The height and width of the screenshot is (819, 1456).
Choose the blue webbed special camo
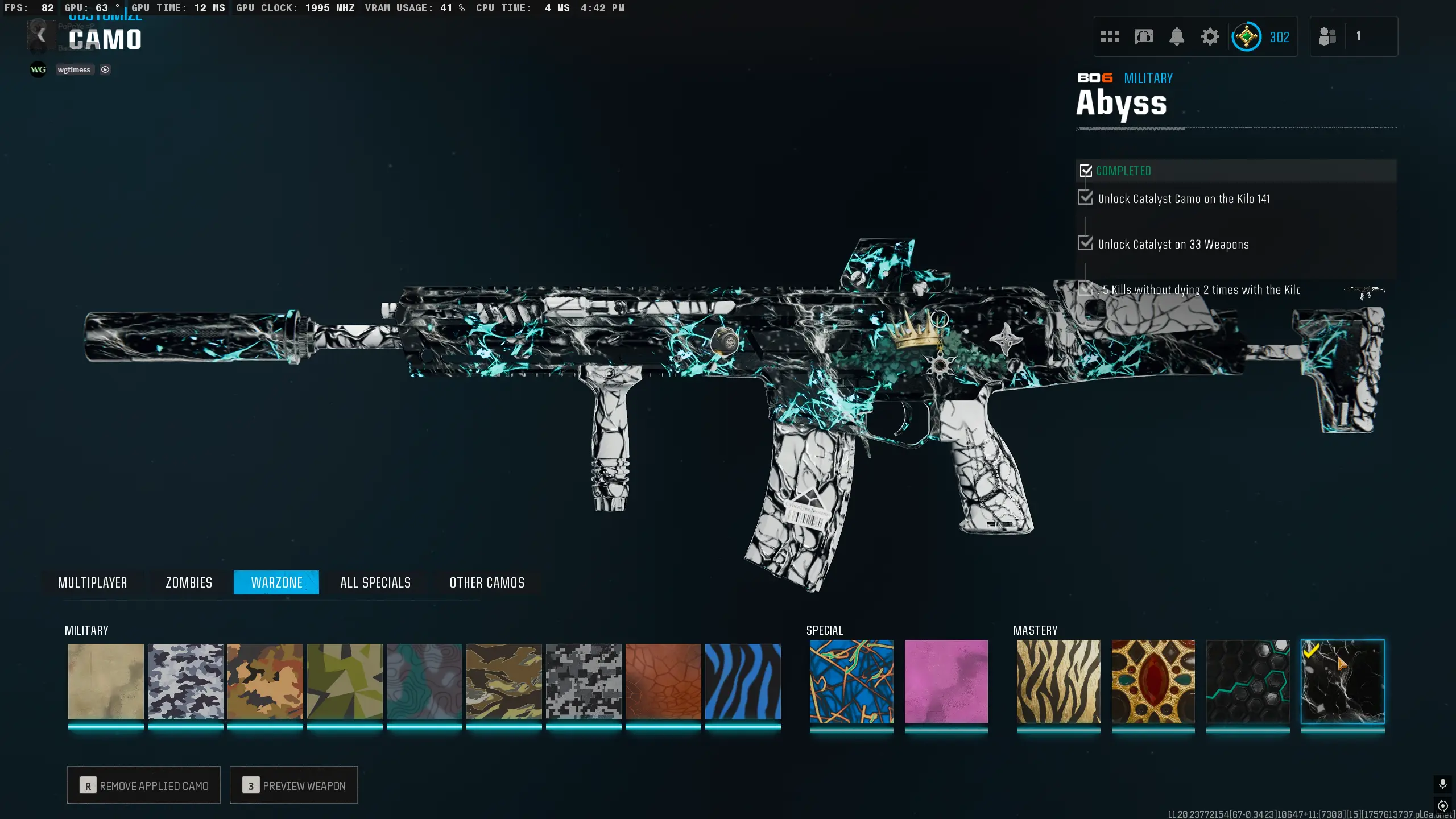[851, 681]
